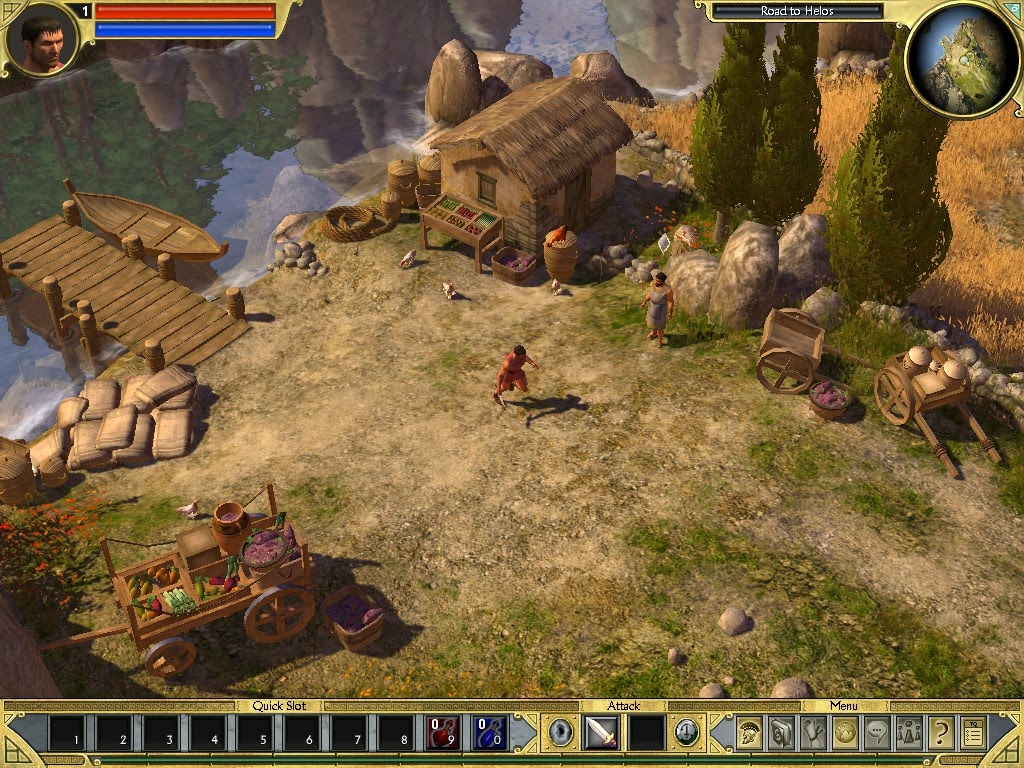
Task: Open the help question mark icon
Action: (940, 733)
